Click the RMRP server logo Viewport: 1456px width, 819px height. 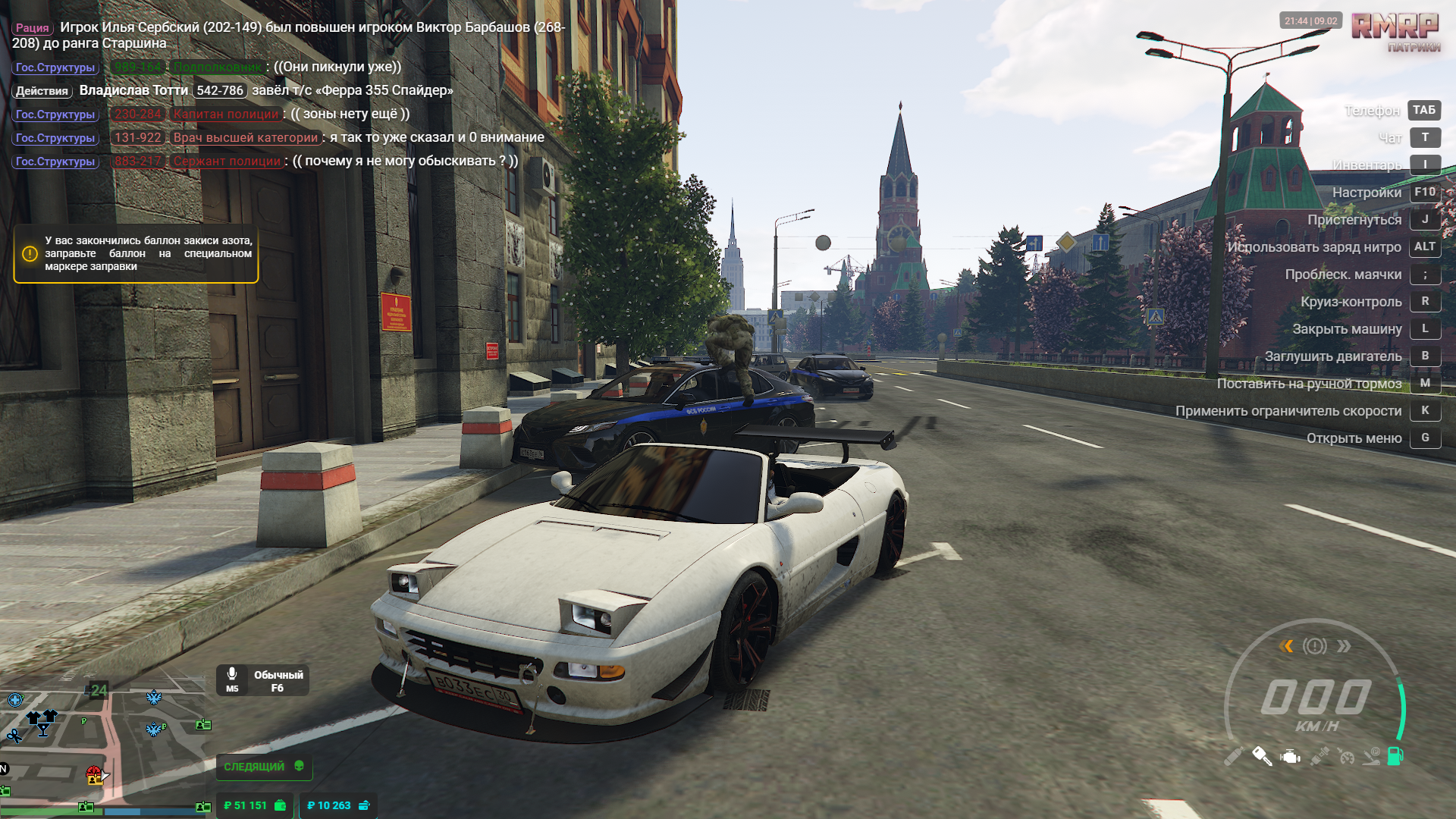tap(1395, 30)
